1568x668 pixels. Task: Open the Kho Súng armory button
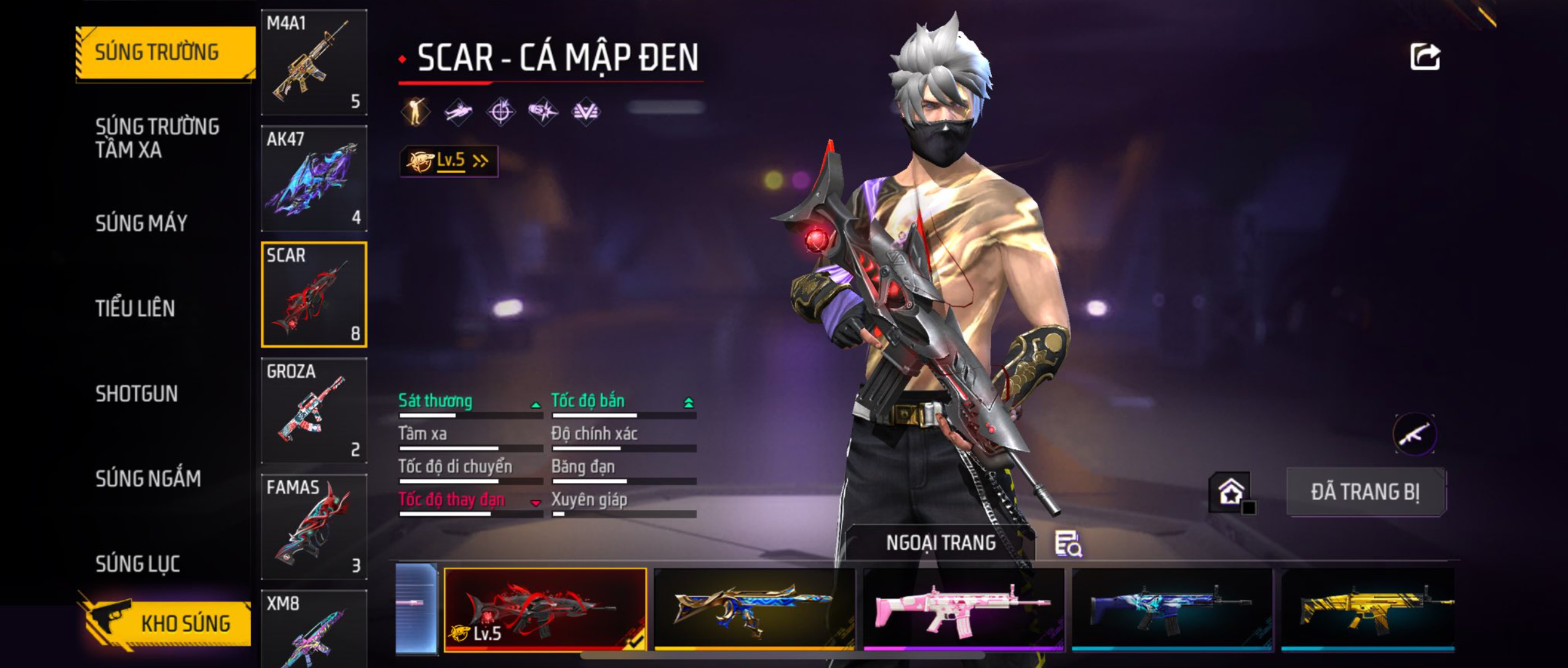pyautogui.click(x=166, y=623)
